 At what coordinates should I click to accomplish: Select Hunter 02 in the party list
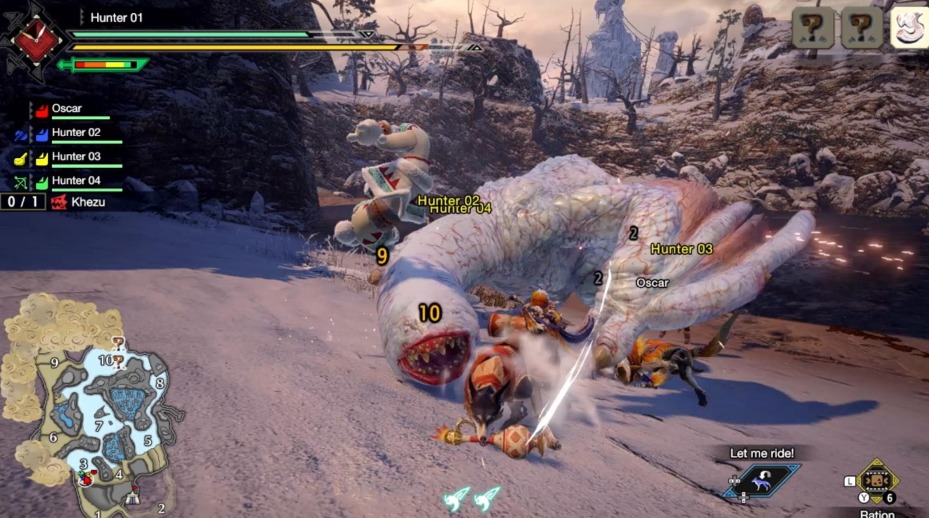pos(75,133)
